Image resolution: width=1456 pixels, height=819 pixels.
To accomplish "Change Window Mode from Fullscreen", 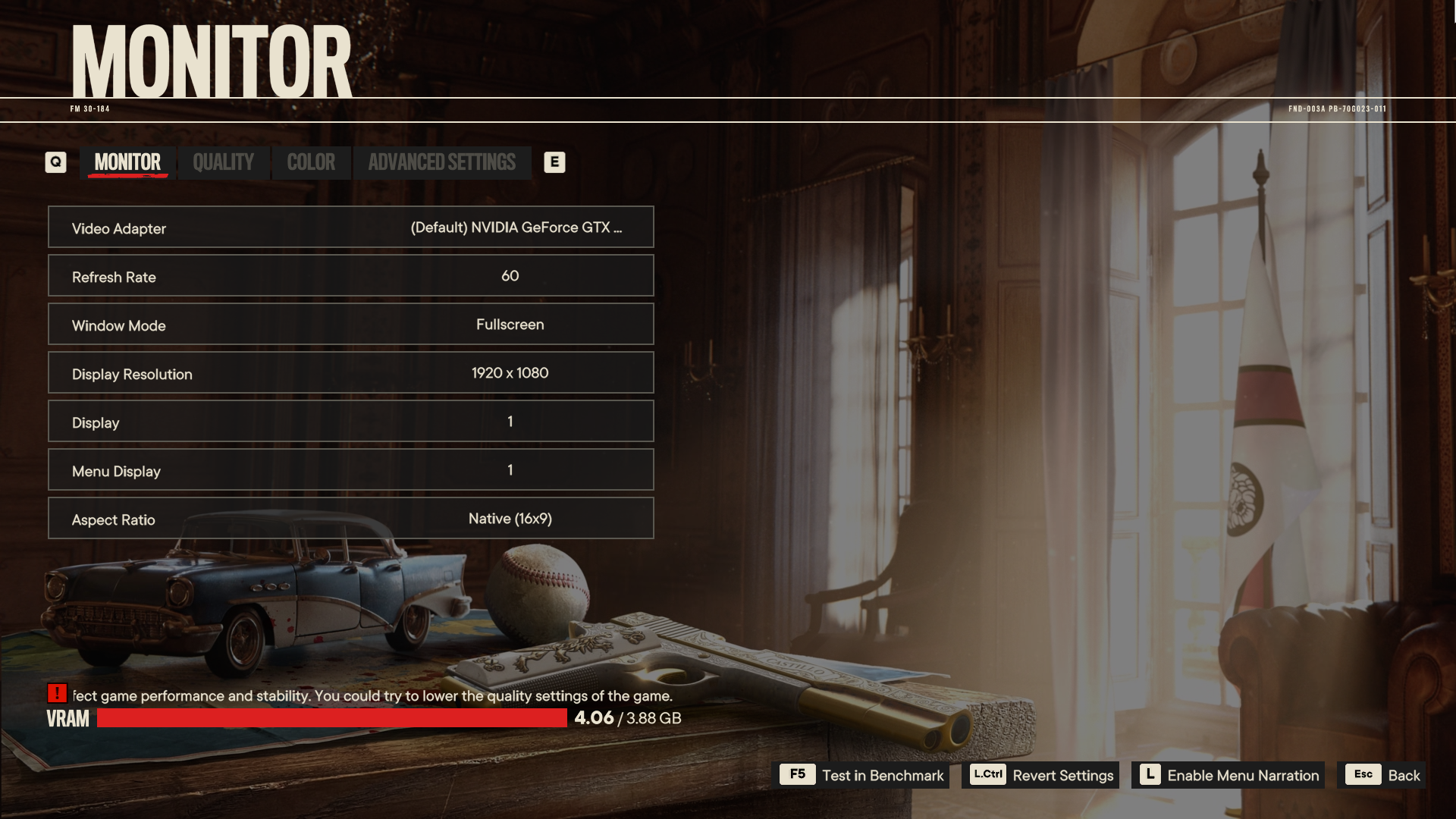I will tap(351, 325).
